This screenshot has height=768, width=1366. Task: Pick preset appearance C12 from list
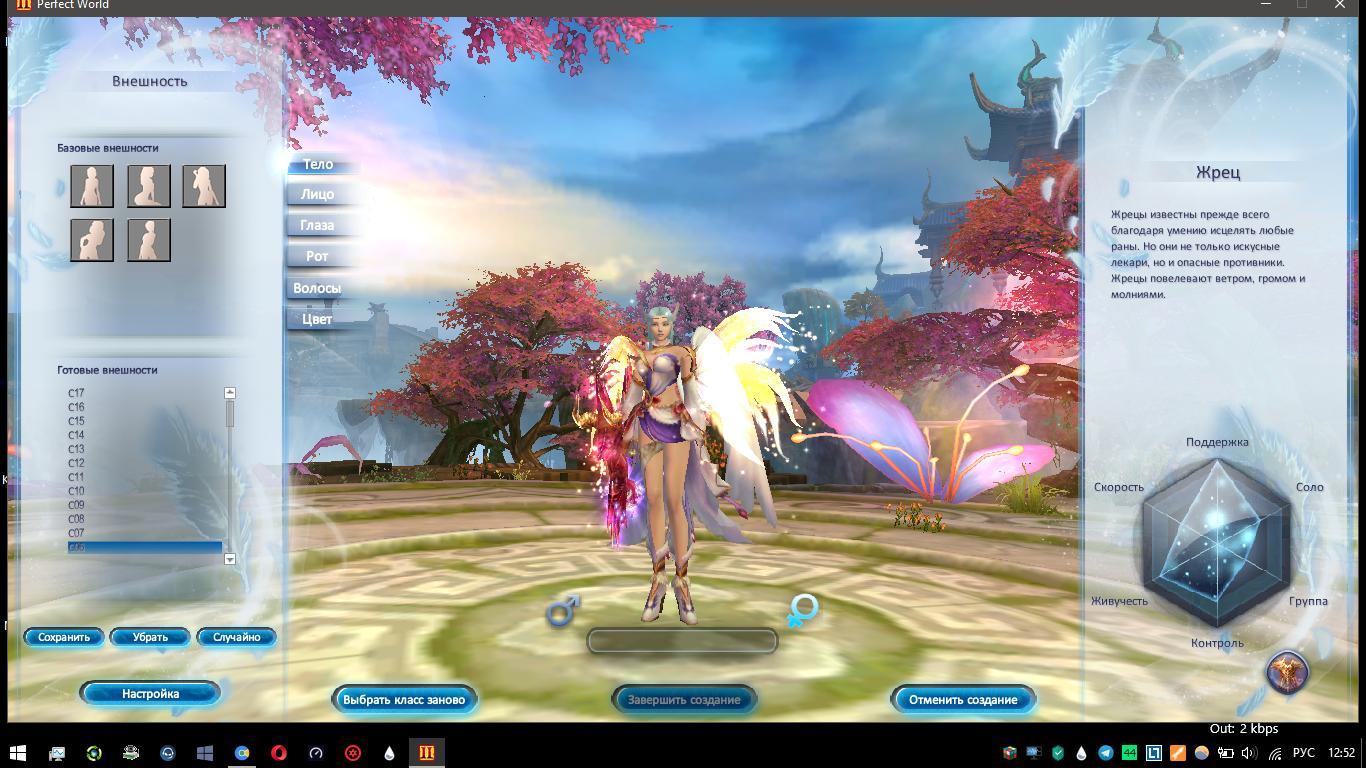77,464
